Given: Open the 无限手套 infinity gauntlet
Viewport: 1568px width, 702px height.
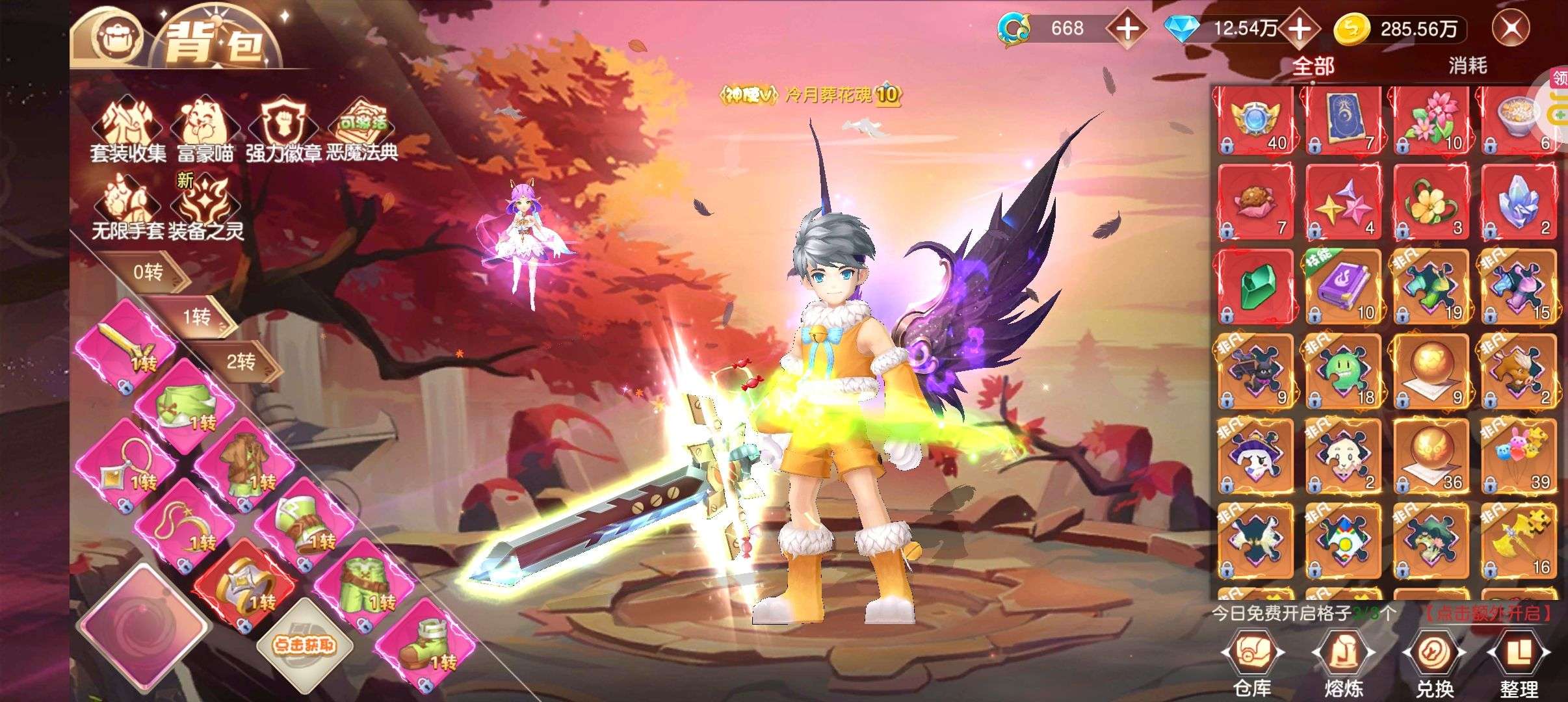Looking at the screenshot, I should click(127, 208).
